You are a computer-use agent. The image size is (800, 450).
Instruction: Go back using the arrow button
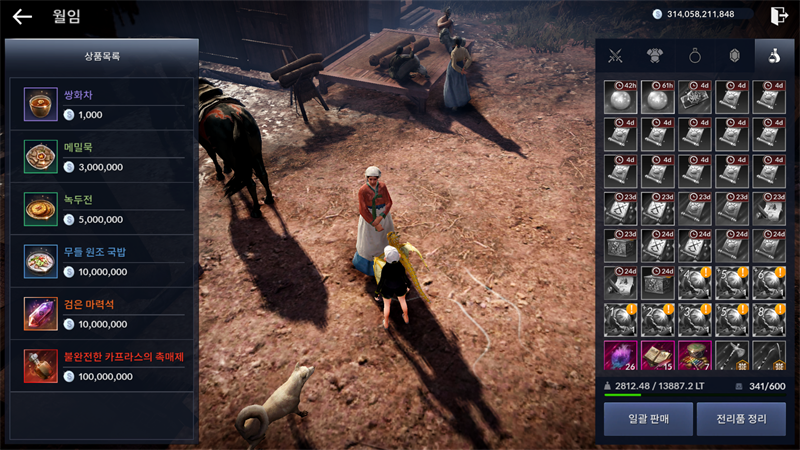tap(22, 17)
